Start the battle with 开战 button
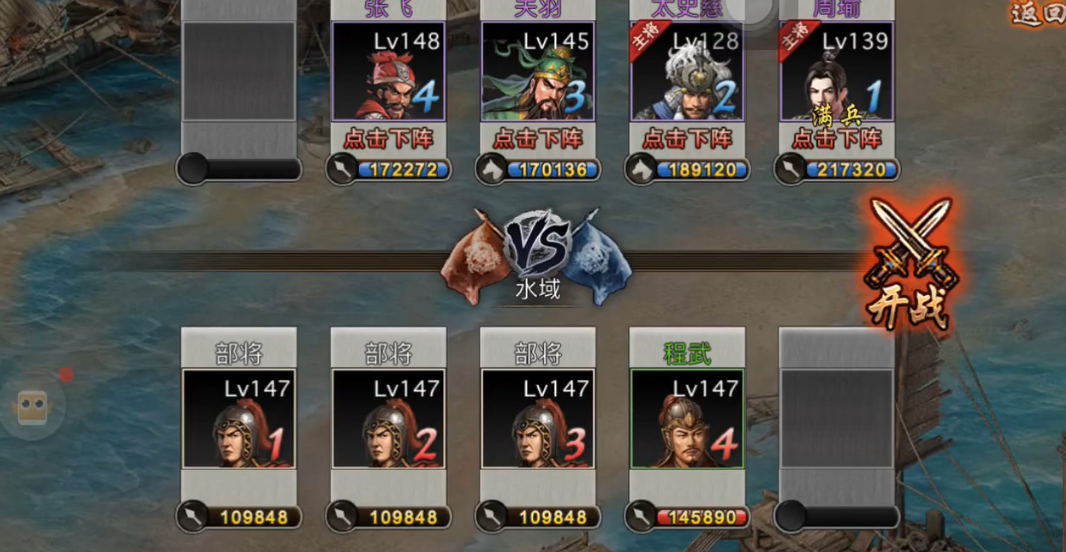This screenshot has width=1066, height=552. (x=910, y=265)
